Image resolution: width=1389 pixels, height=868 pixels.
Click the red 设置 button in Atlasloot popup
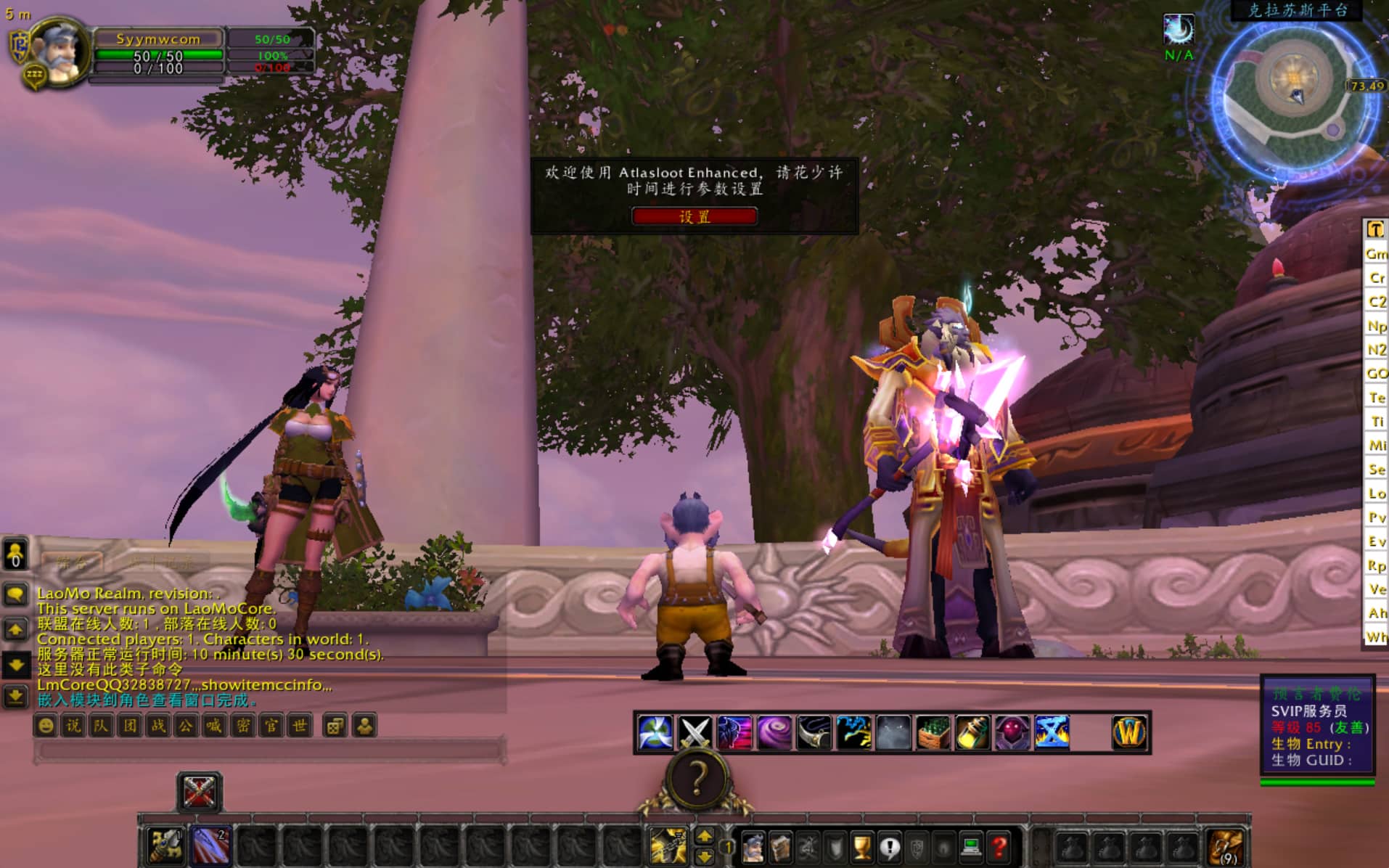click(x=694, y=216)
